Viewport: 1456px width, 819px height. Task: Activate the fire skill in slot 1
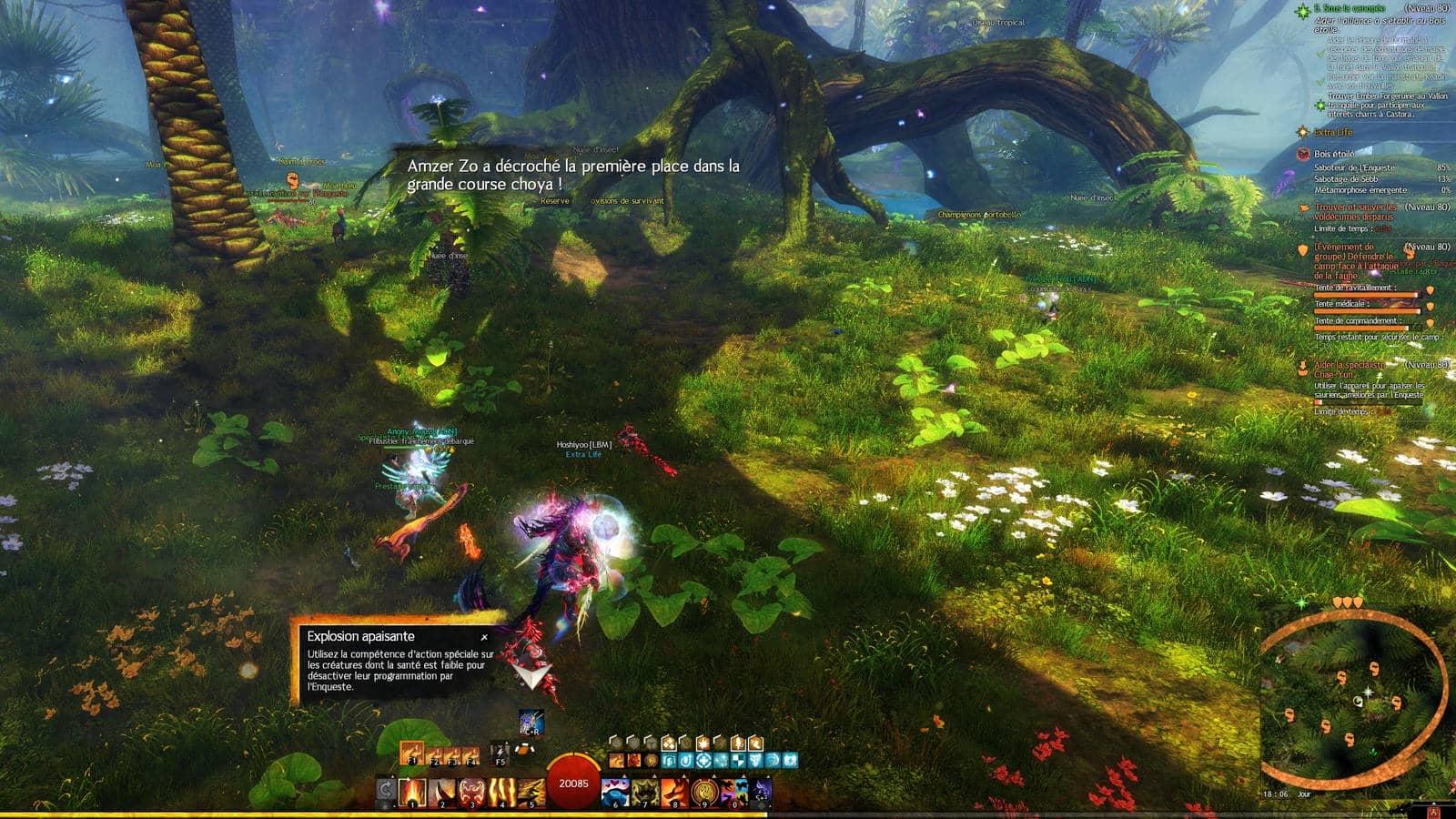point(413,792)
